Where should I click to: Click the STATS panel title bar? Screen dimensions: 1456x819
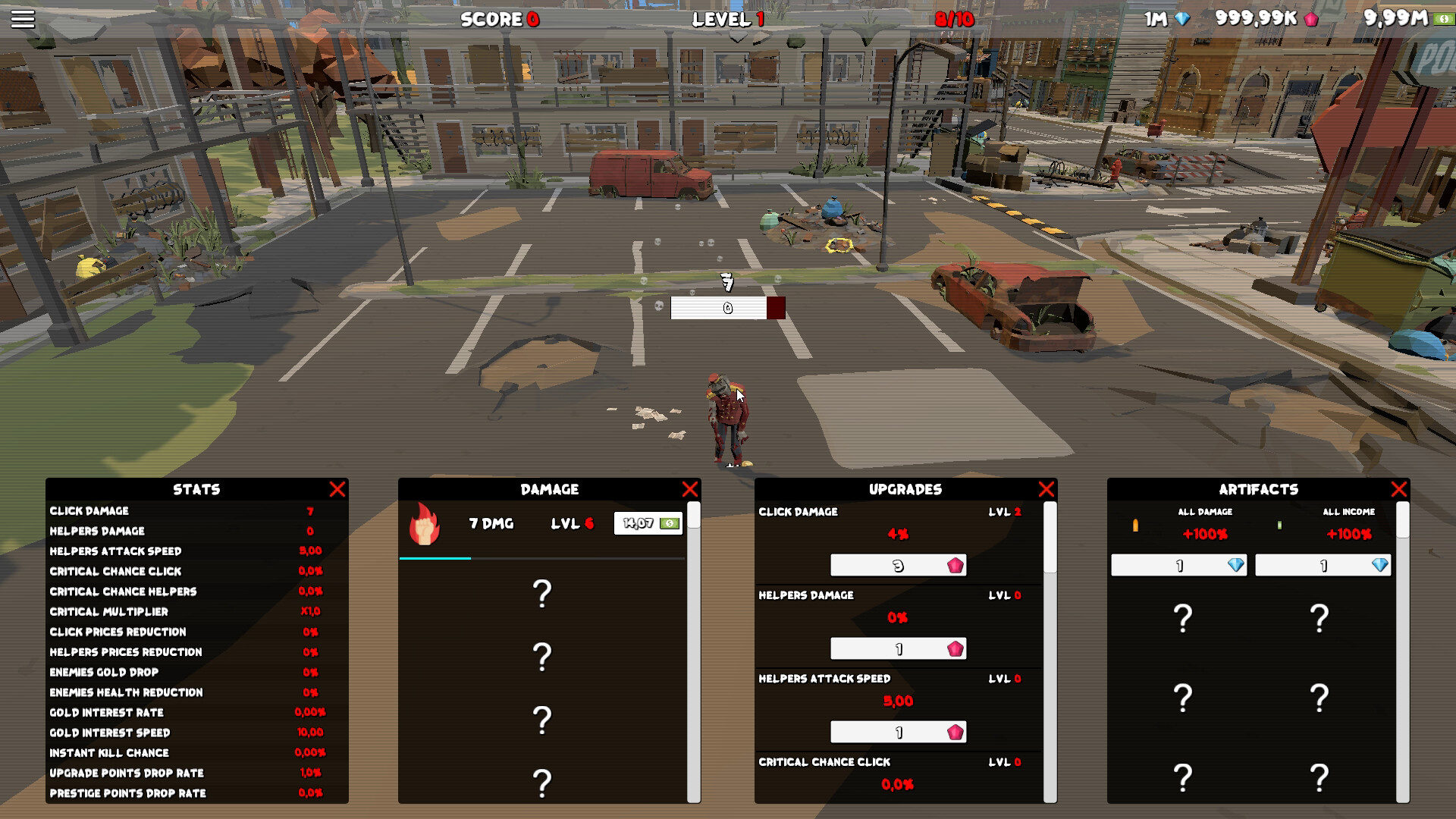point(196,489)
